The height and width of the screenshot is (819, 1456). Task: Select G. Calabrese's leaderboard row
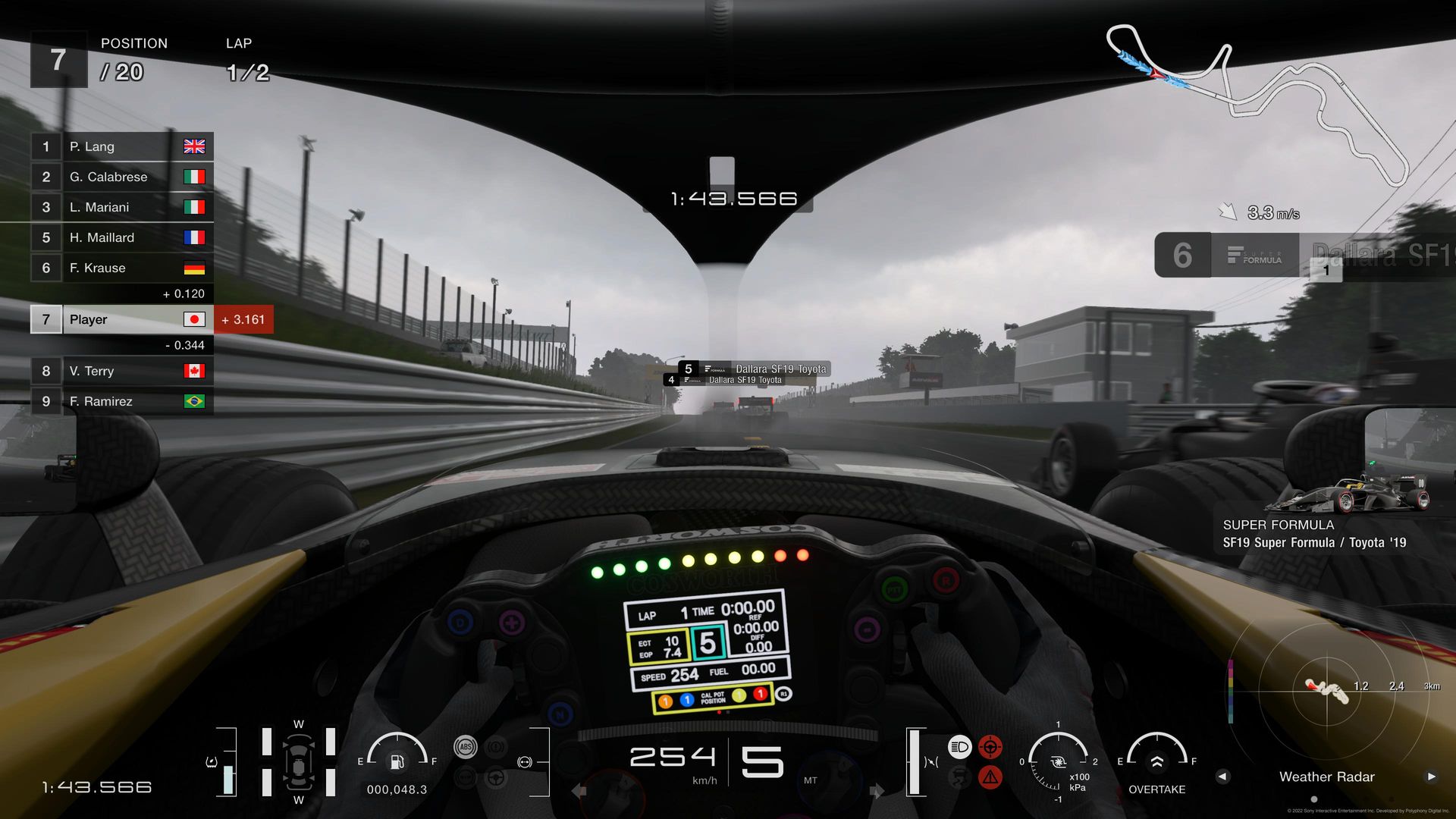[121, 177]
